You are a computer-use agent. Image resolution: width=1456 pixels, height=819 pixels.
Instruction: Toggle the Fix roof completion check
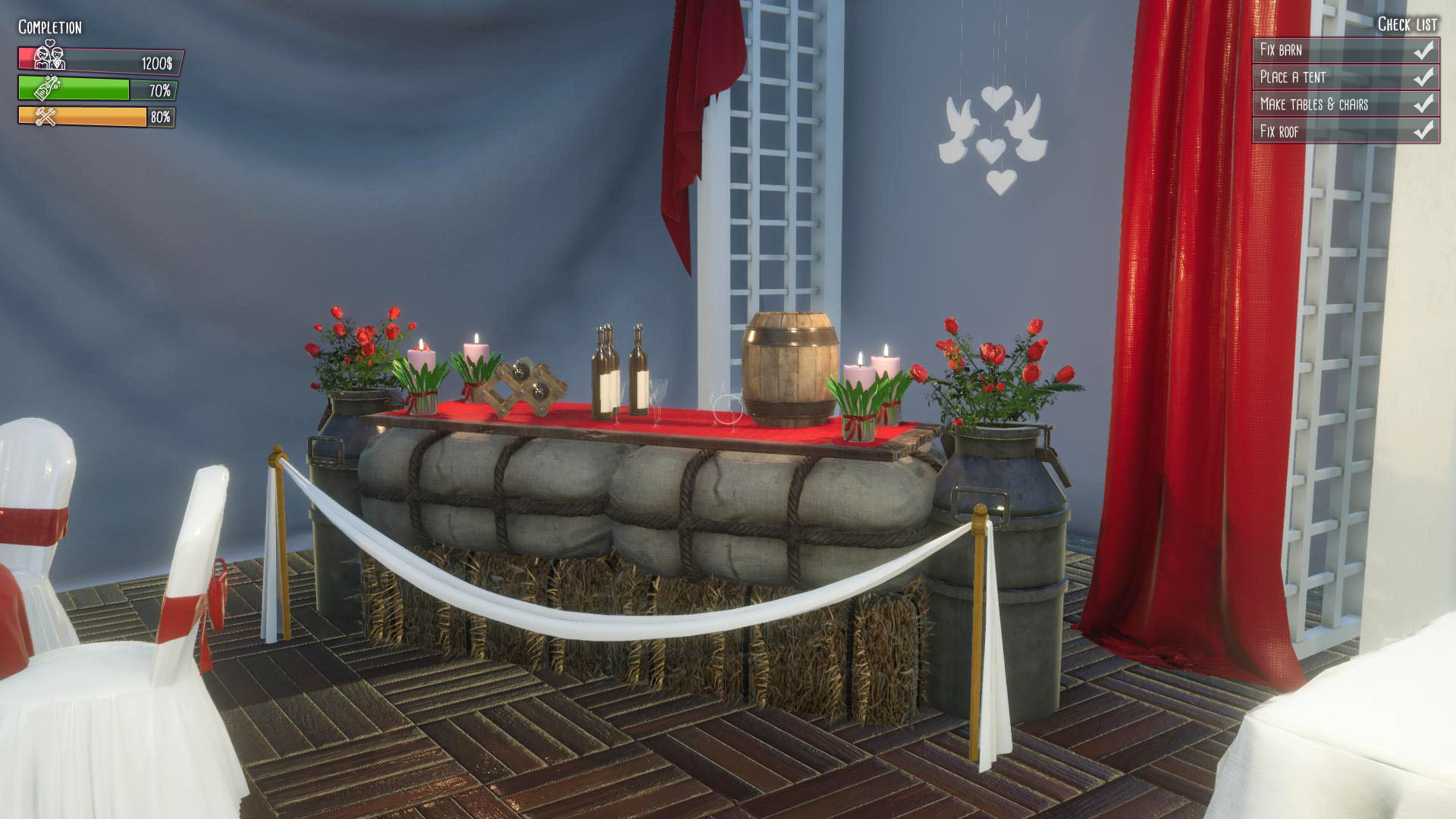(x=1423, y=130)
